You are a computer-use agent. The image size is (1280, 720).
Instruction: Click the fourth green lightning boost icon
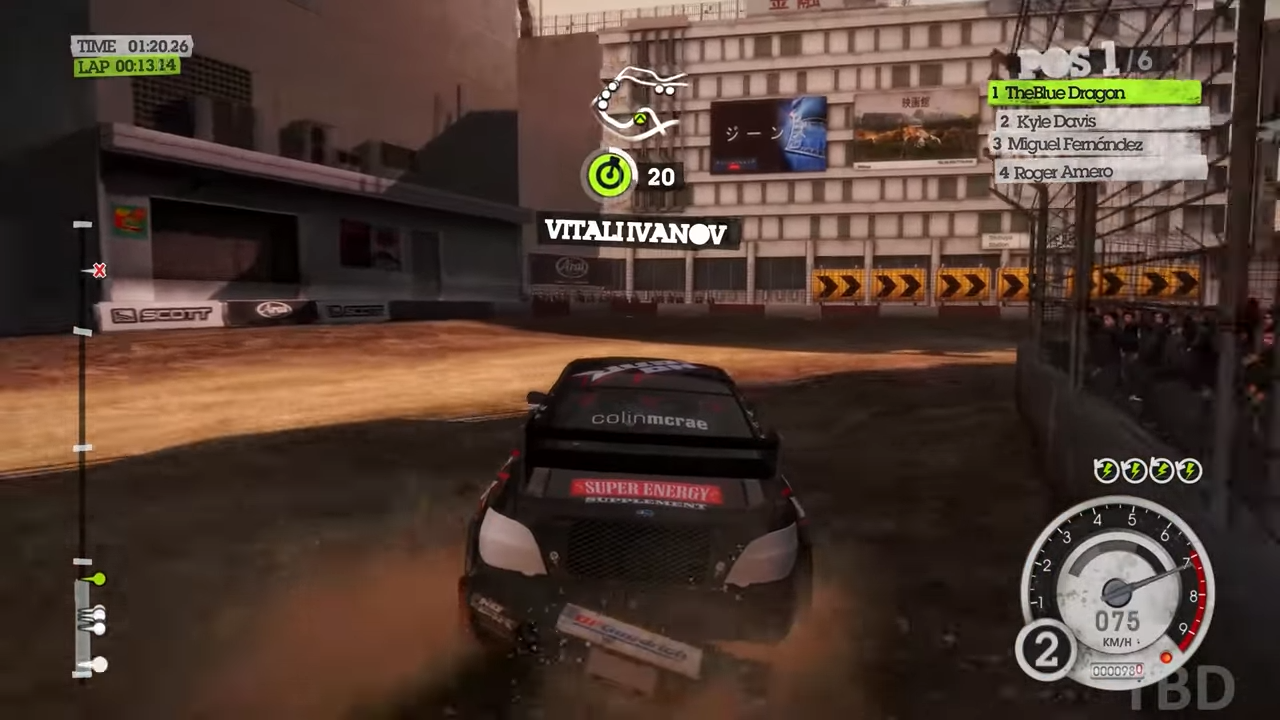[1188, 470]
